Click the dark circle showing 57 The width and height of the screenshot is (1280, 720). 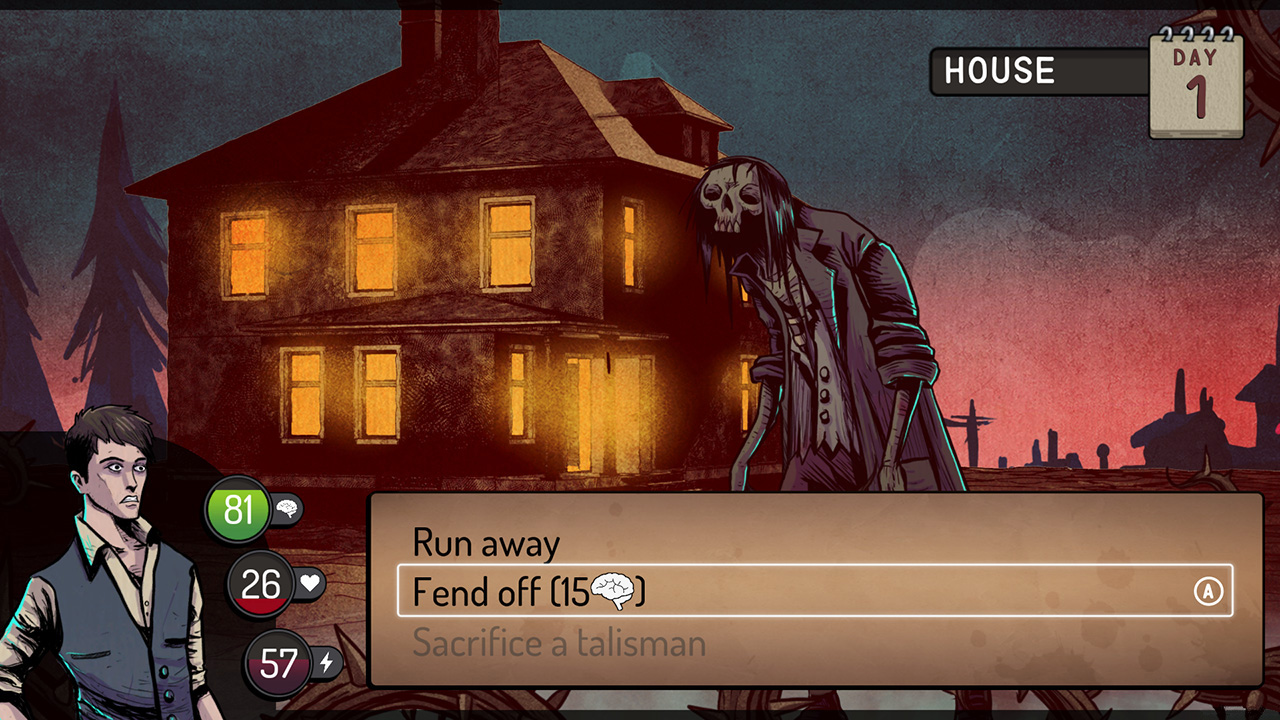click(x=277, y=662)
